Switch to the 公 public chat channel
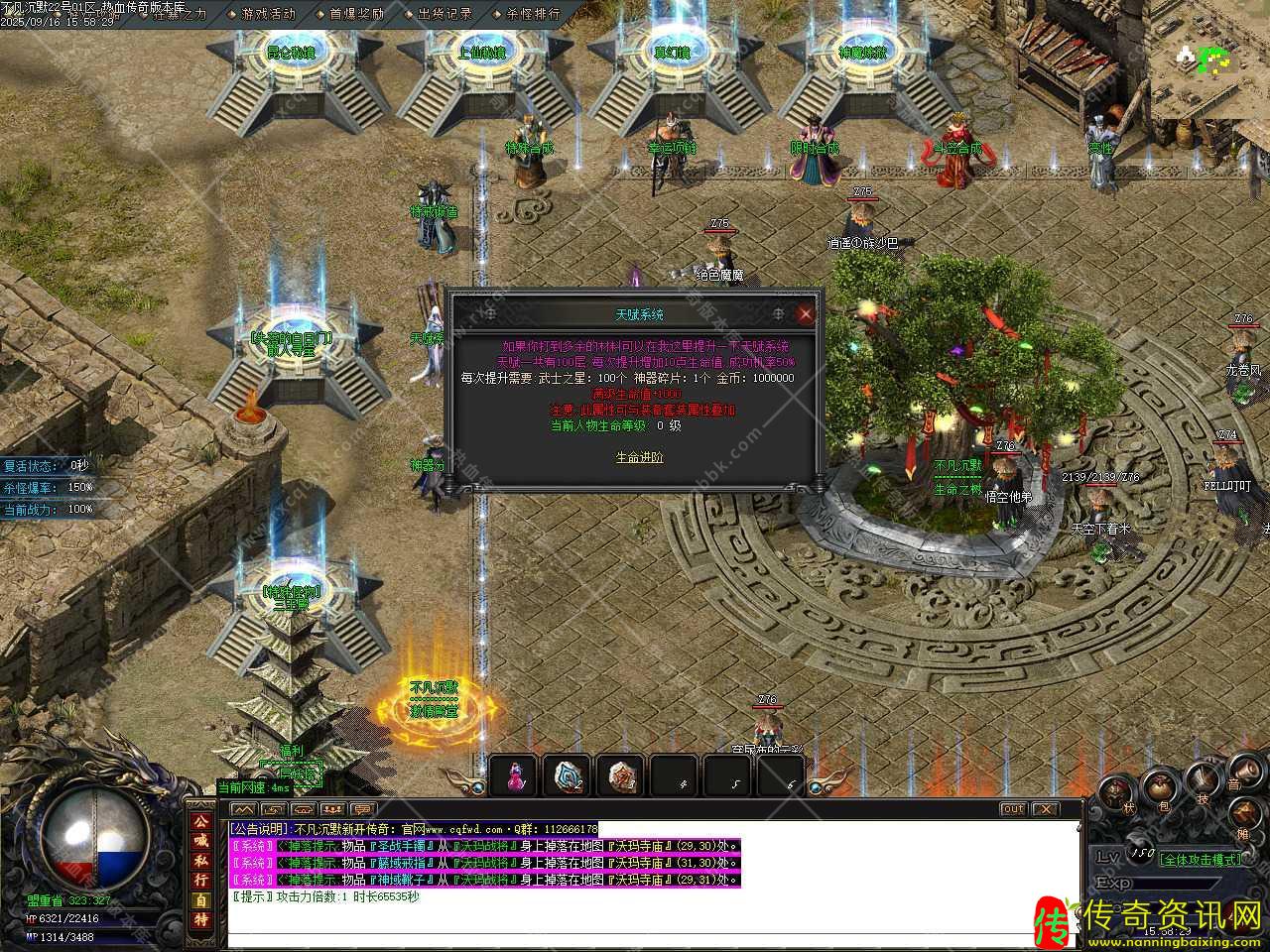The image size is (1270, 952). point(201,822)
